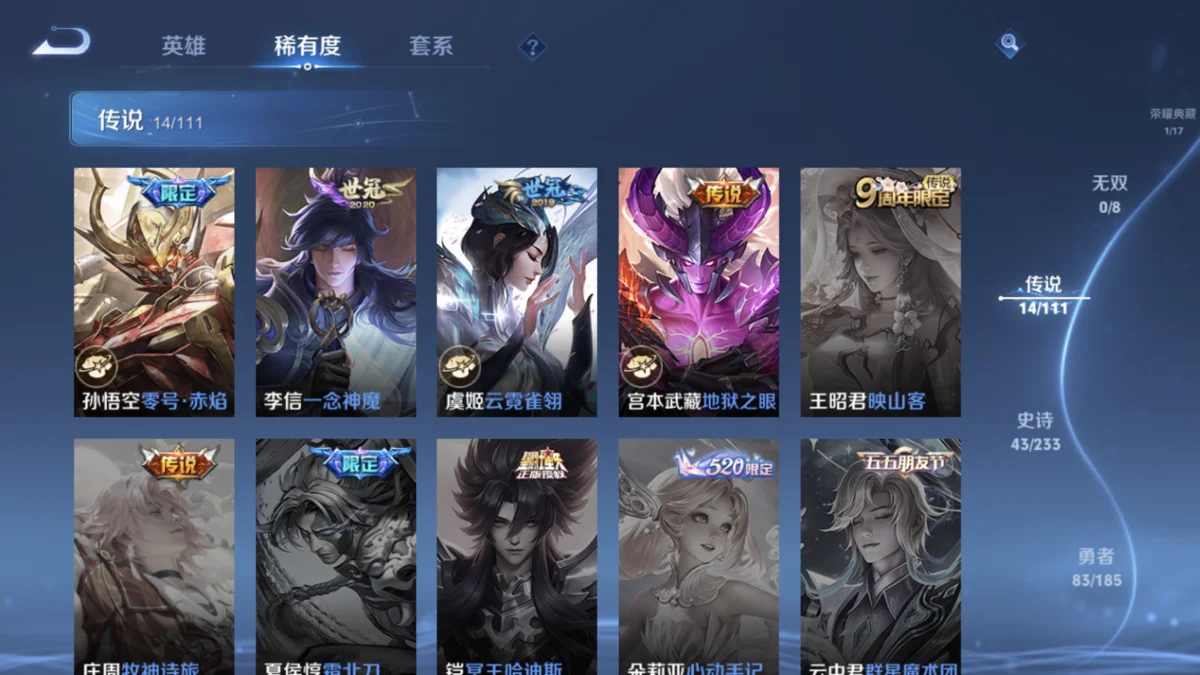Select the 铠 冥王哈迪斯 skin card
The width and height of the screenshot is (1200, 675).
tap(517, 556)
